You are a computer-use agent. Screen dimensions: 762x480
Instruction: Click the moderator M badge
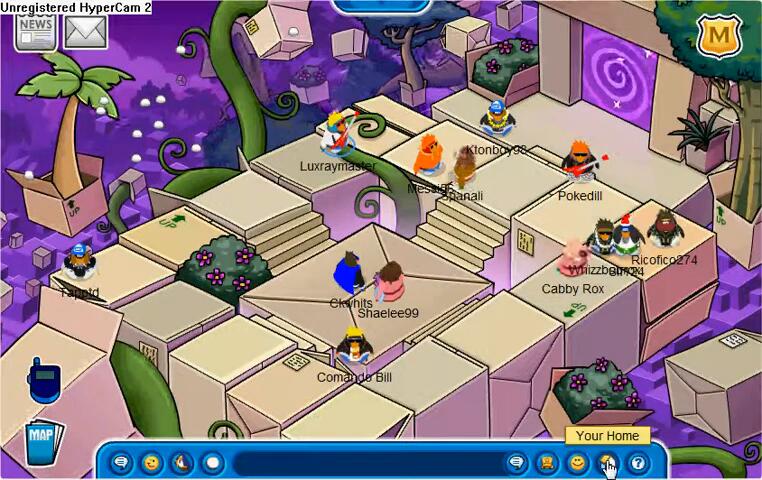[715, 38]
